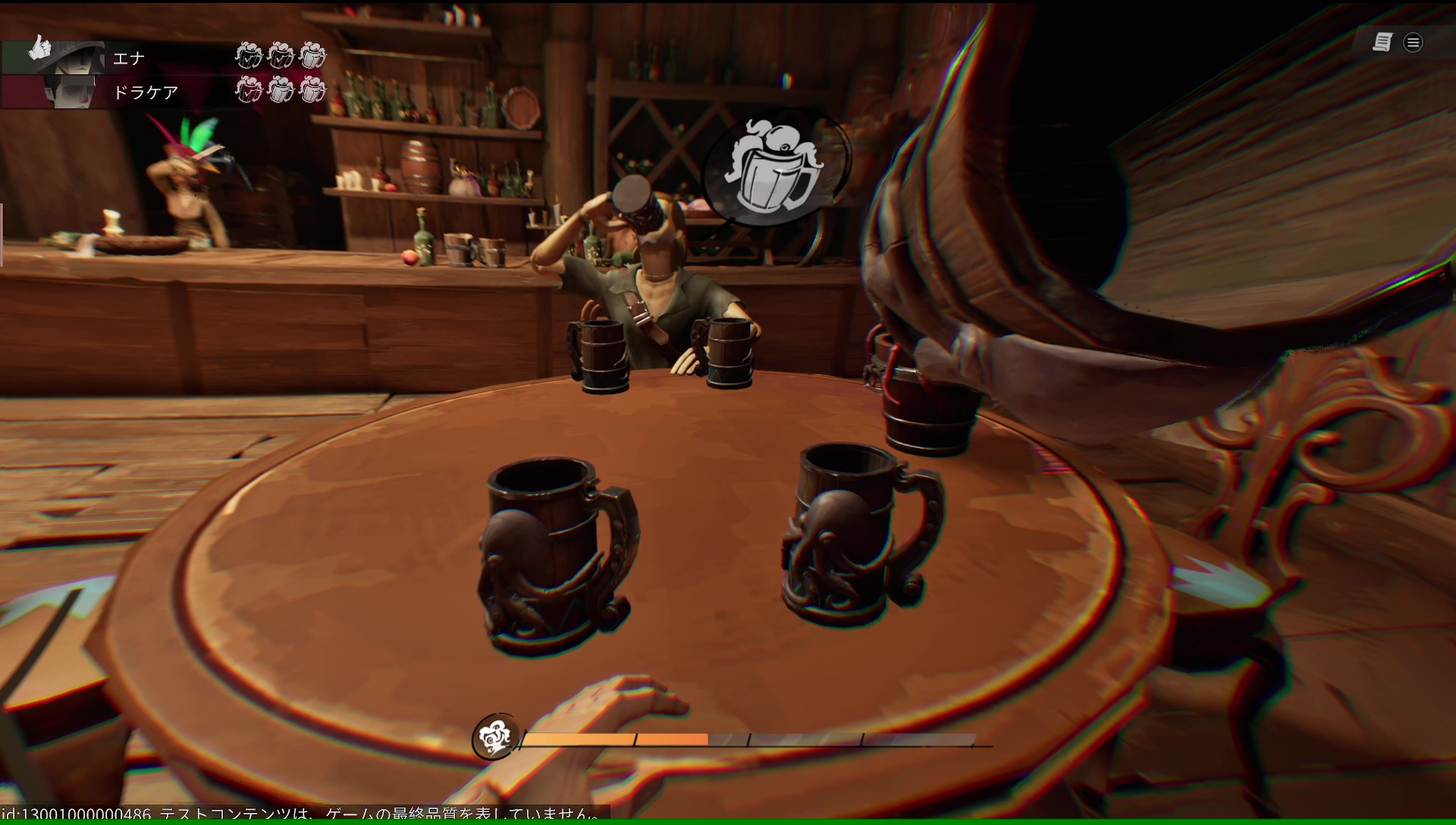This screenshot has width=1456, height=825.
Task: Open the scroll notes icon
Action: point(1382,42)
